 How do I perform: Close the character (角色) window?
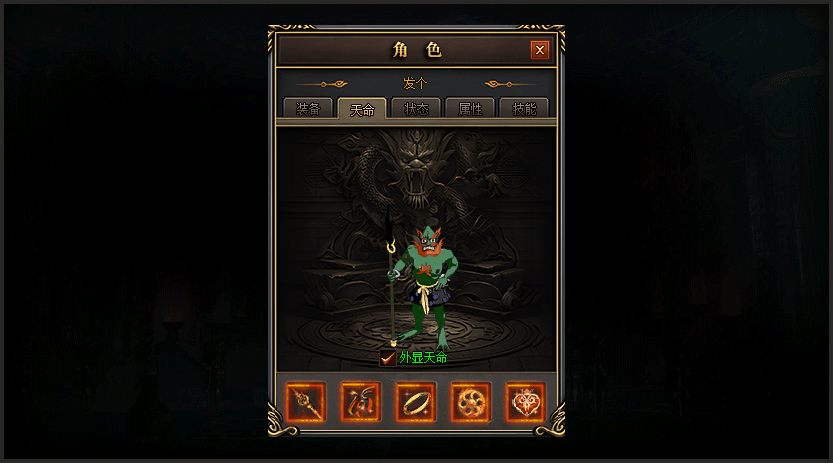(540, 50)
